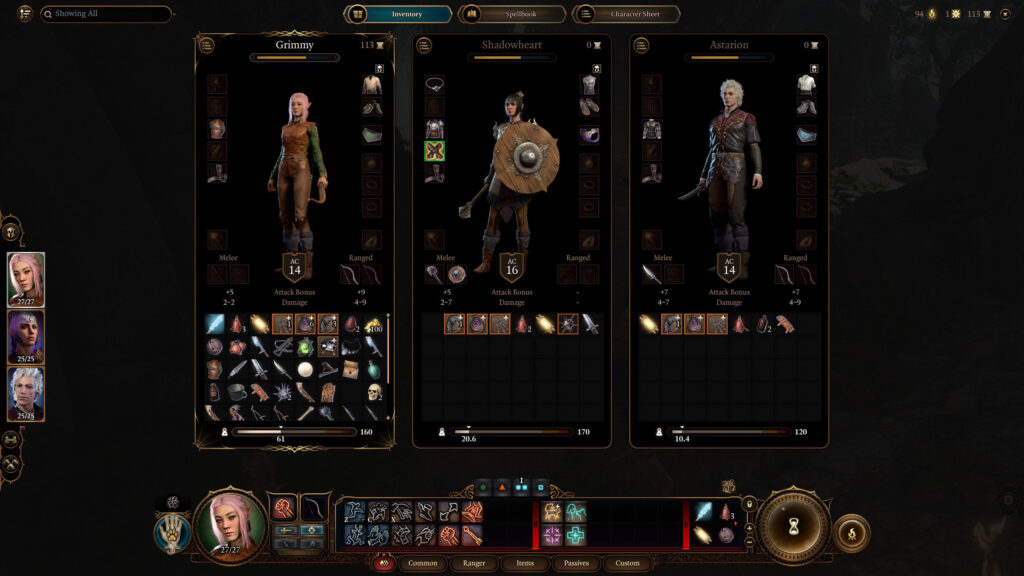Select the Inventory tab
The height and width of the screenshot is (576, 1024).
[x=397, y=14]
